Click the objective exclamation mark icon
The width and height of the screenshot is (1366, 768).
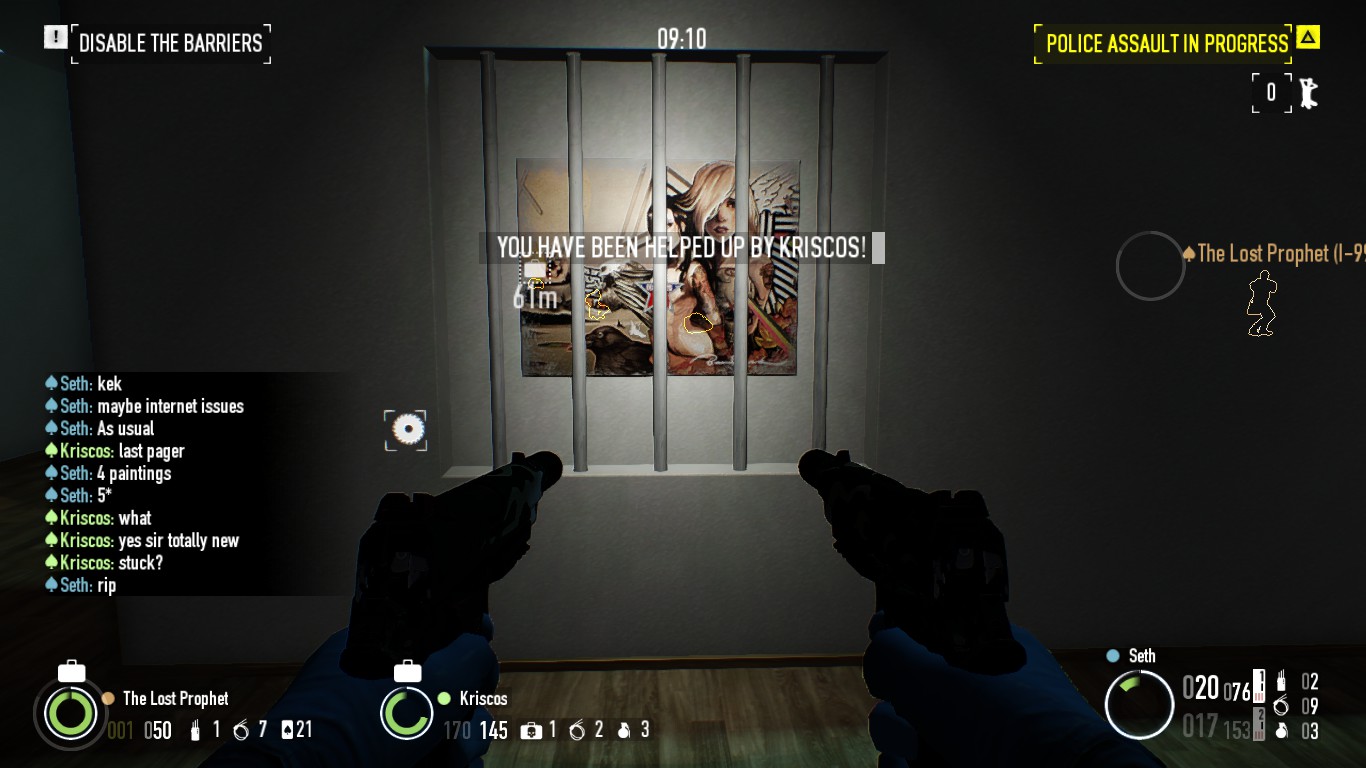coord(55,38)
